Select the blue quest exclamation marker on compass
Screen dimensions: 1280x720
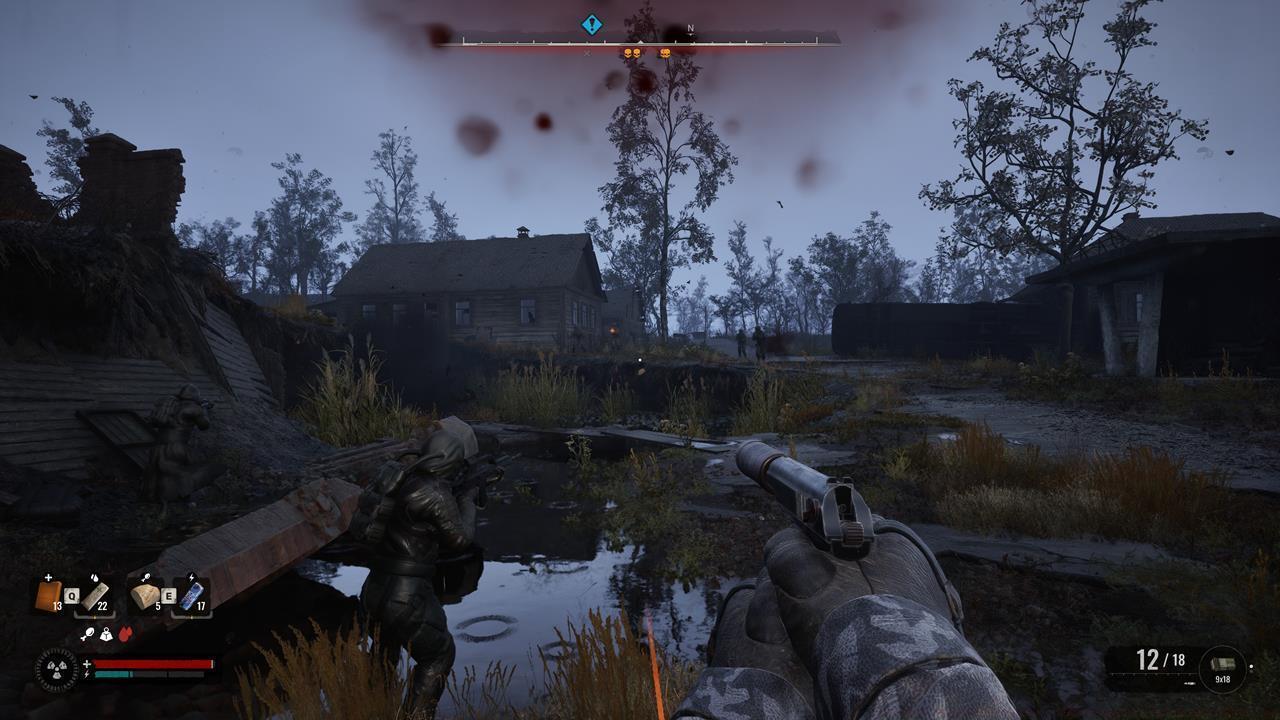[x=591, y=26]
